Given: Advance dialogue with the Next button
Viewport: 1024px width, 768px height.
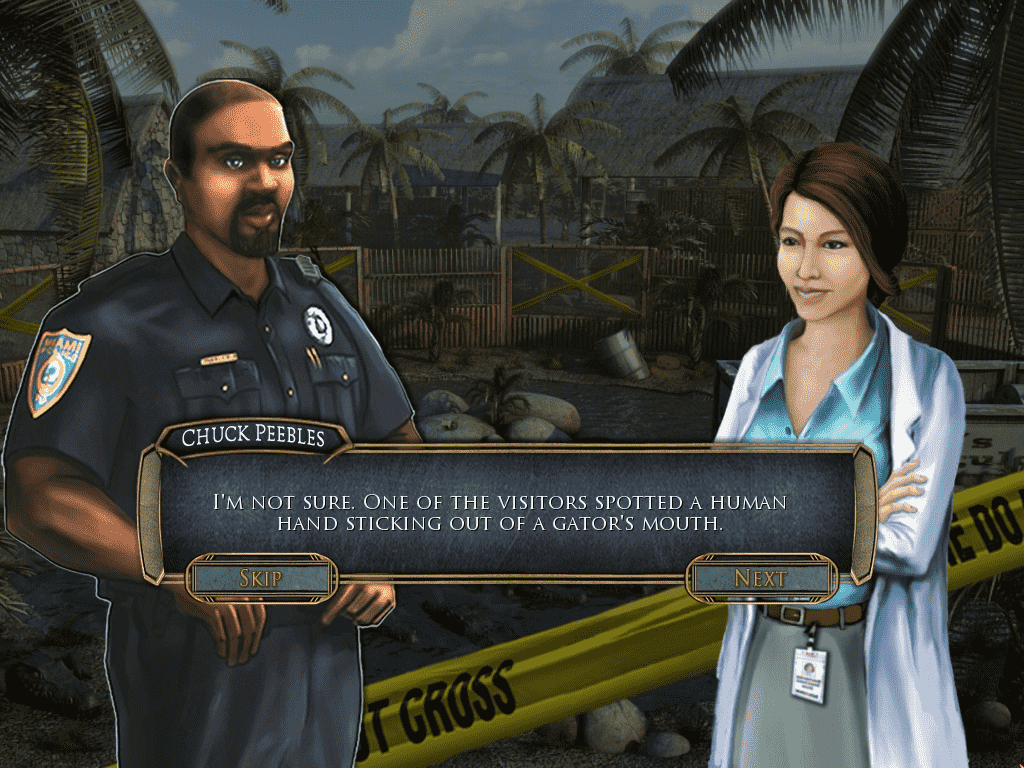Looking at the screenshot, I should click(761, 578).
